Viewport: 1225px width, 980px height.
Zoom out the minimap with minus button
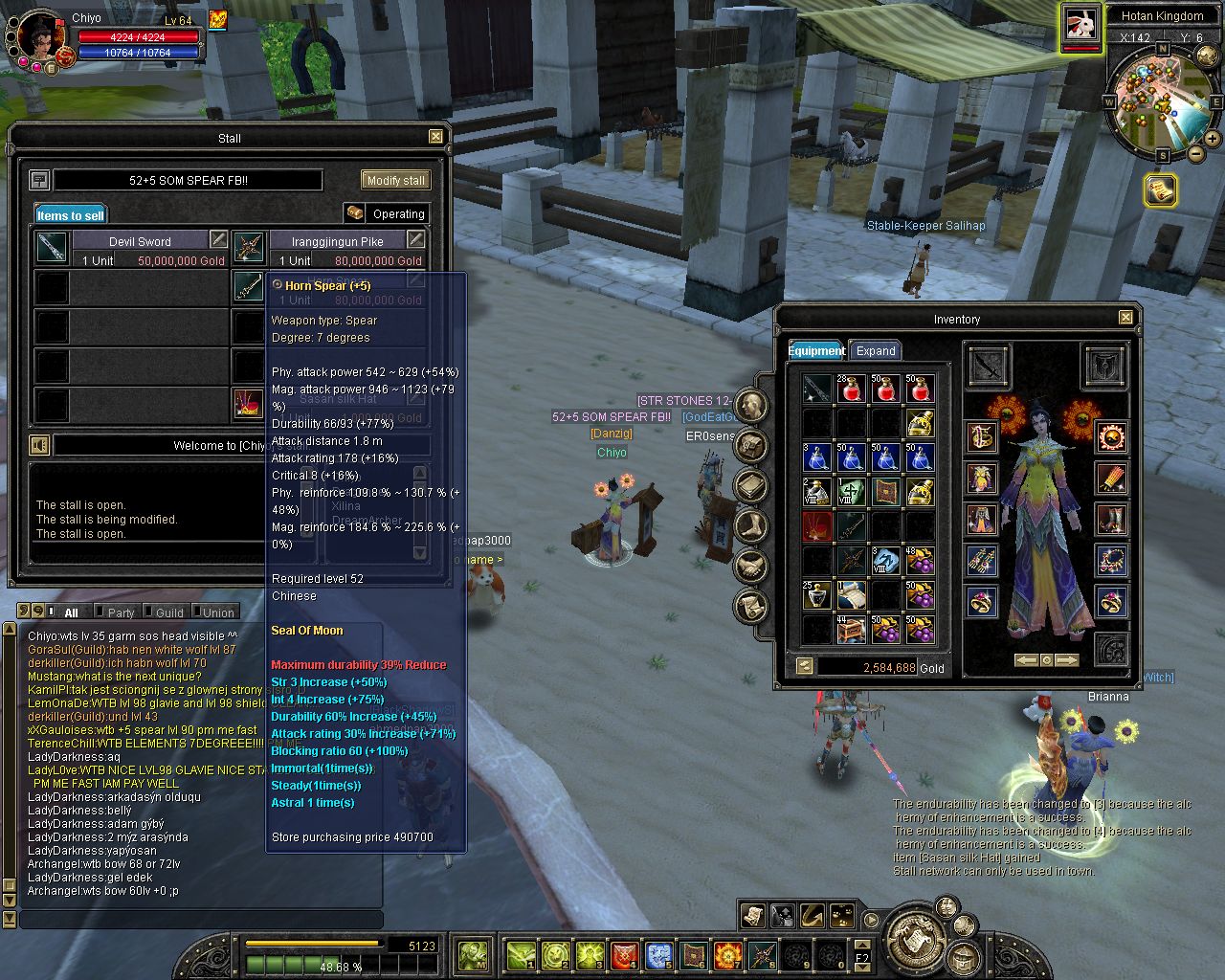click(x=1196, y=154)
